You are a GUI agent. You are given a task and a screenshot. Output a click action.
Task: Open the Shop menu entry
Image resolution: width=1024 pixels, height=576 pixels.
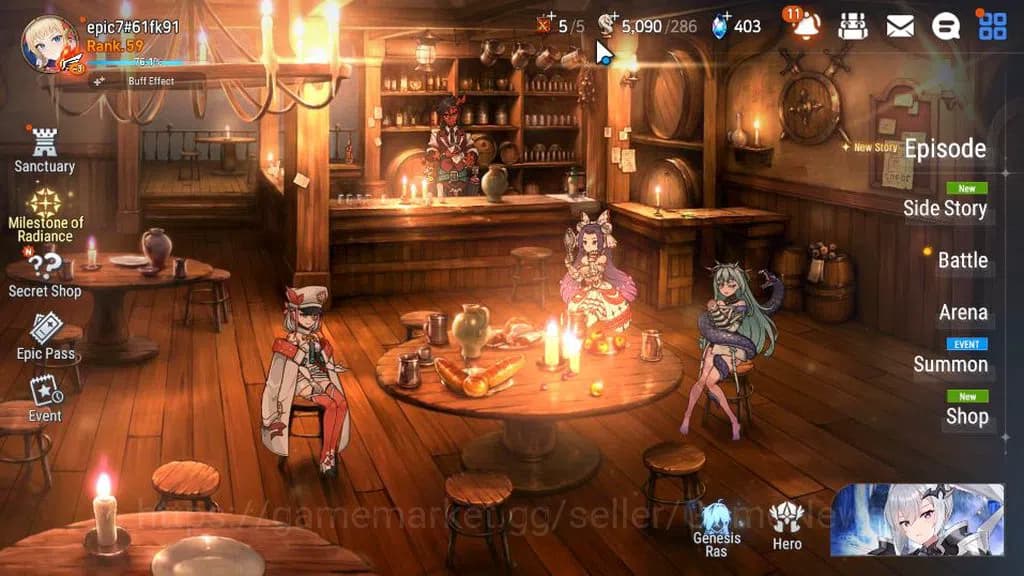[x=966, y=416]
